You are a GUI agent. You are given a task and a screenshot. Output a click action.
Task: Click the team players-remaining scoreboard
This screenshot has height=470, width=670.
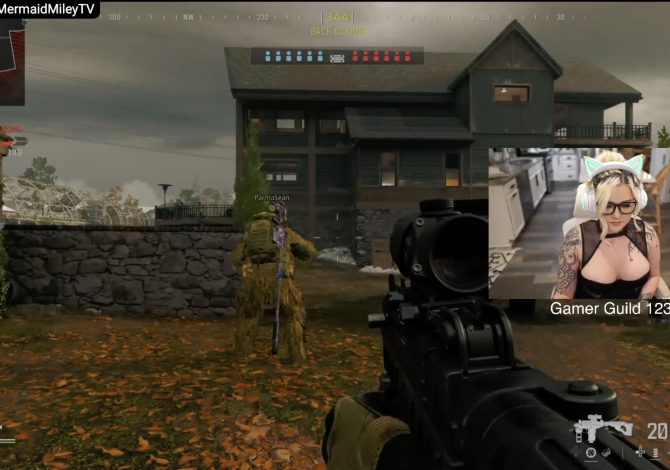[337, 57]
